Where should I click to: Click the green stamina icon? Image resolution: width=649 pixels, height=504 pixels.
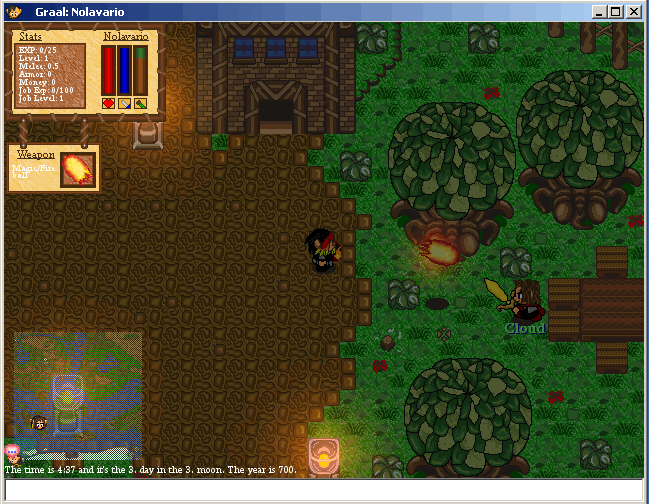(x=141, y=103)
